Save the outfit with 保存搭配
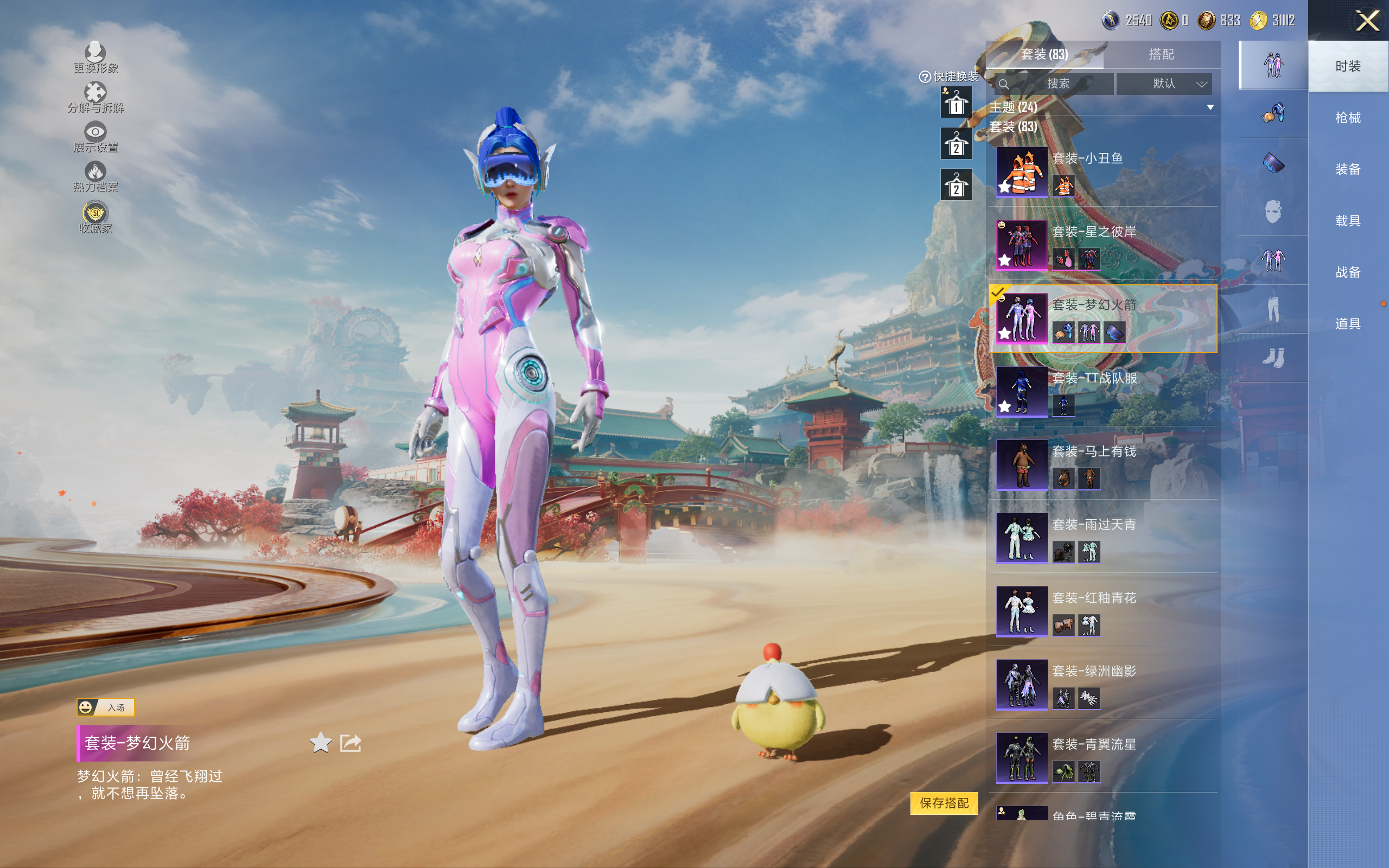1389x868 pixels. point(944,802)
